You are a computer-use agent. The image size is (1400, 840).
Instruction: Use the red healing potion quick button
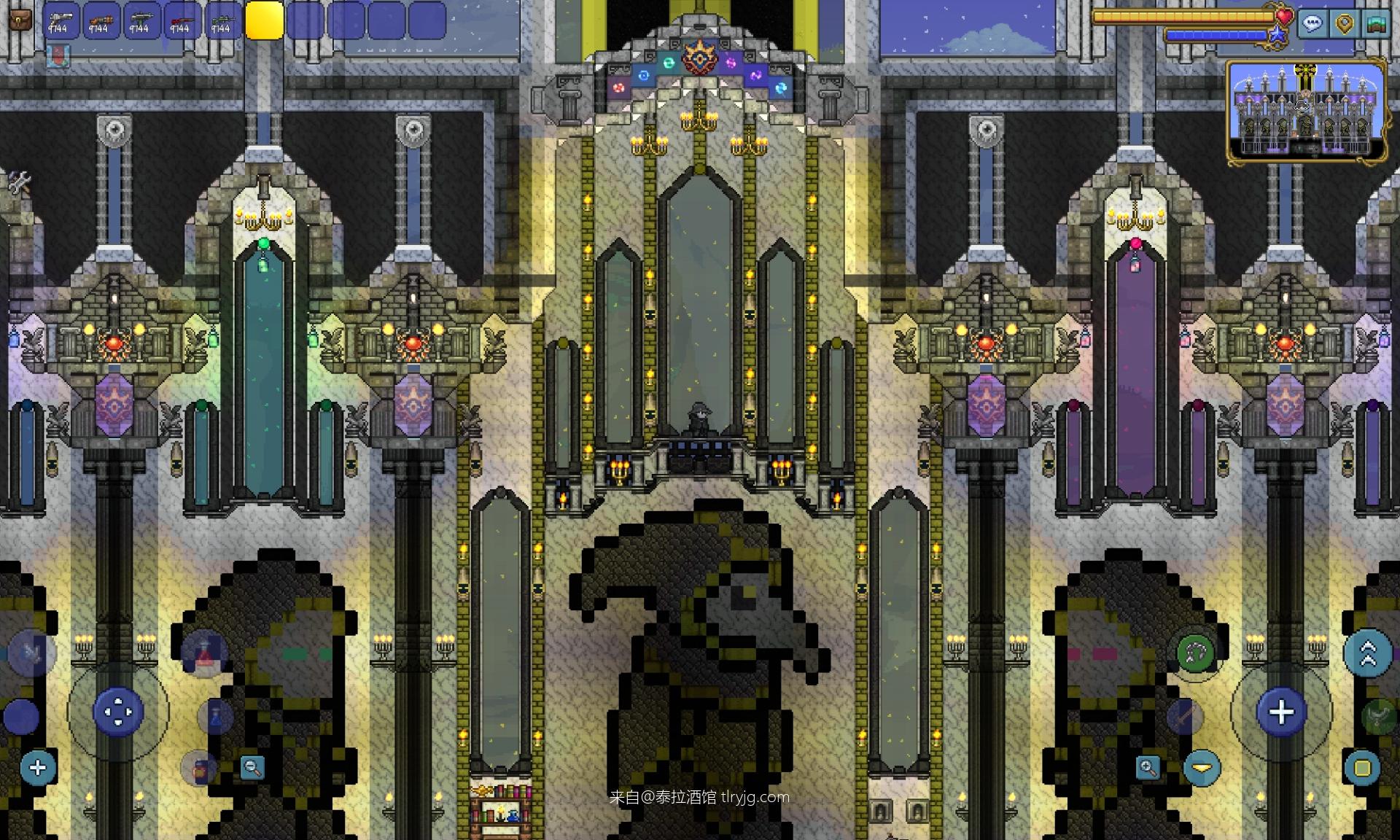click(x=204, y=654)
